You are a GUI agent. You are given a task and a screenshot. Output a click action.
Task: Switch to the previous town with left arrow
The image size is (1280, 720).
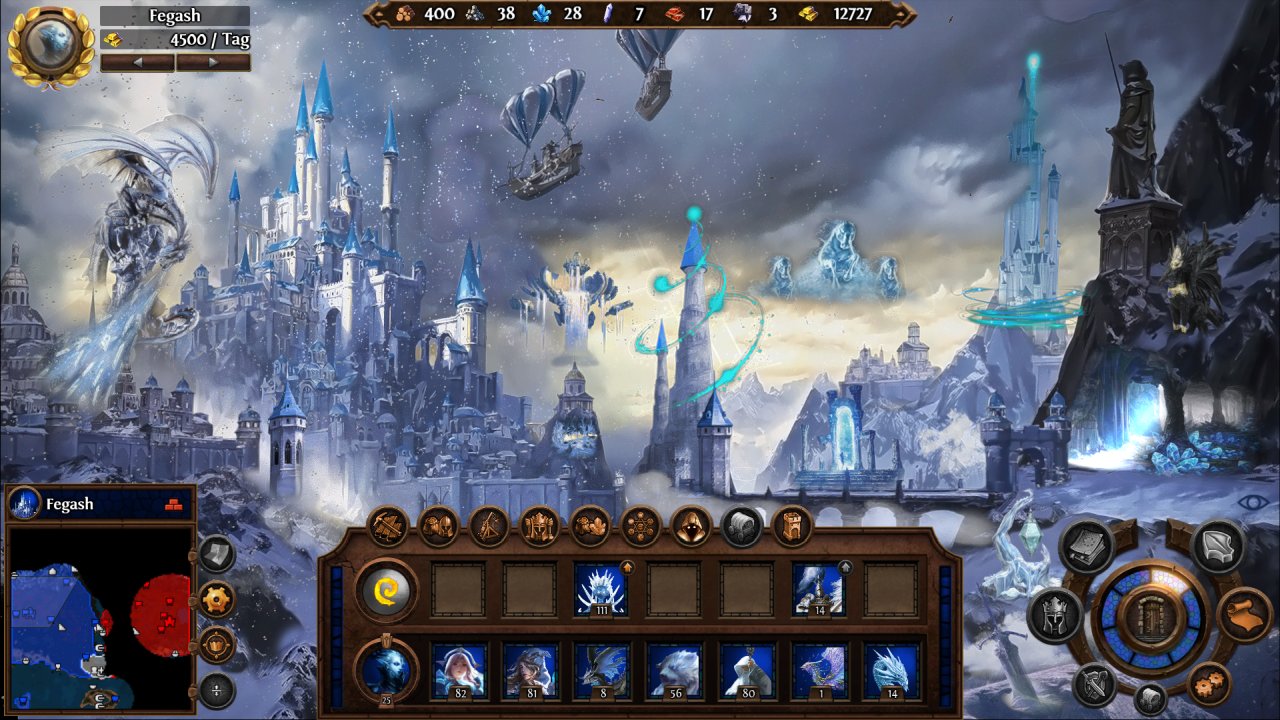[x=138, y=62]
